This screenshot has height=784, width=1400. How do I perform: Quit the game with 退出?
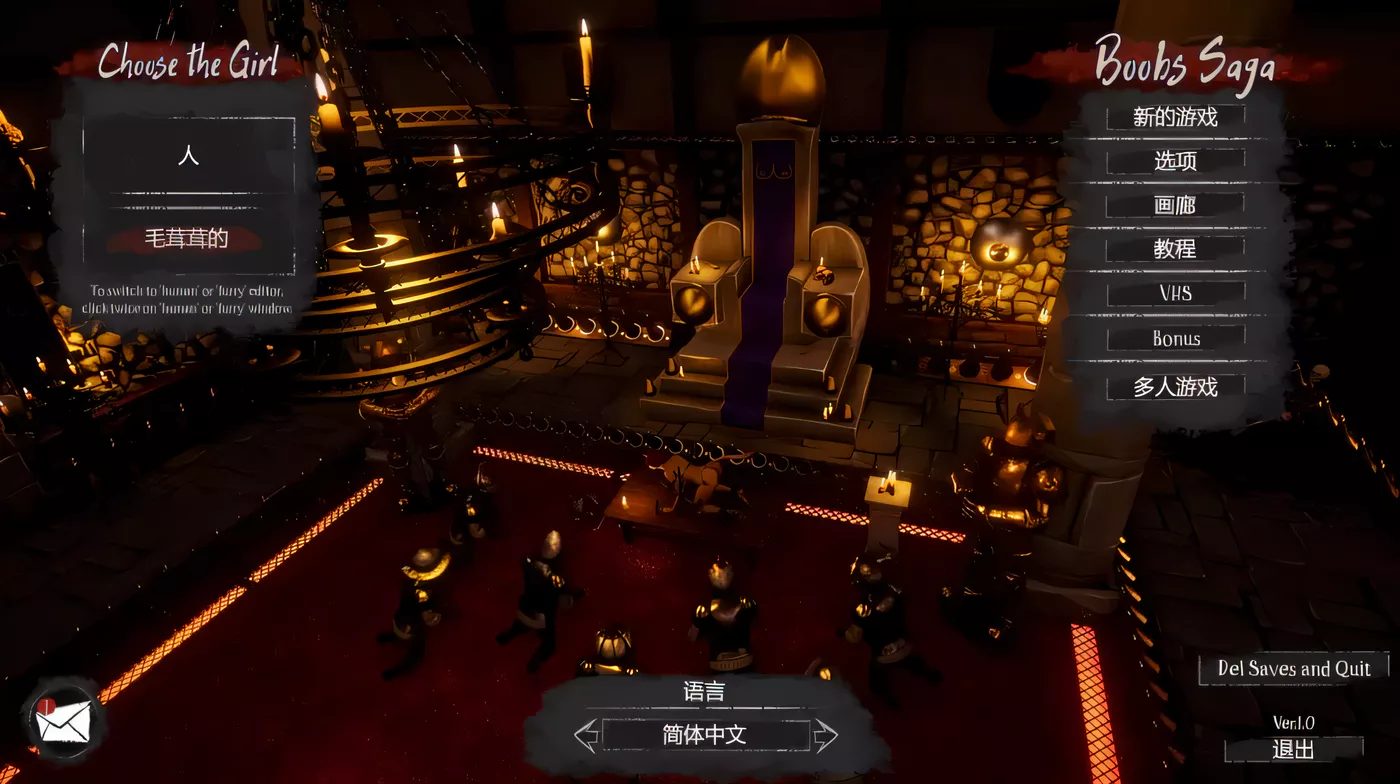coord(1293,749)
